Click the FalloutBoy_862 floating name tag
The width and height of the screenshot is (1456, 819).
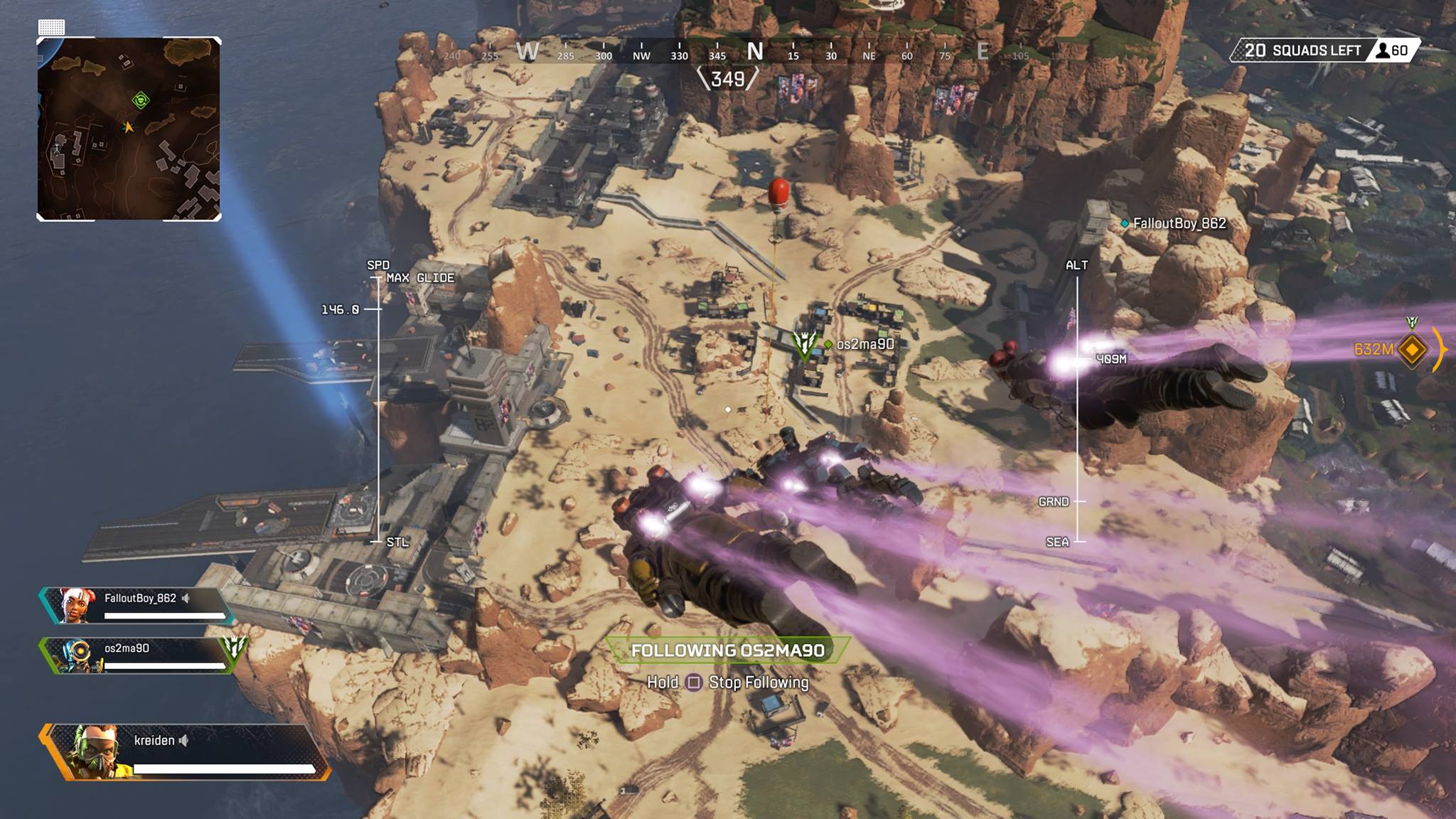tap(1179, 223)
